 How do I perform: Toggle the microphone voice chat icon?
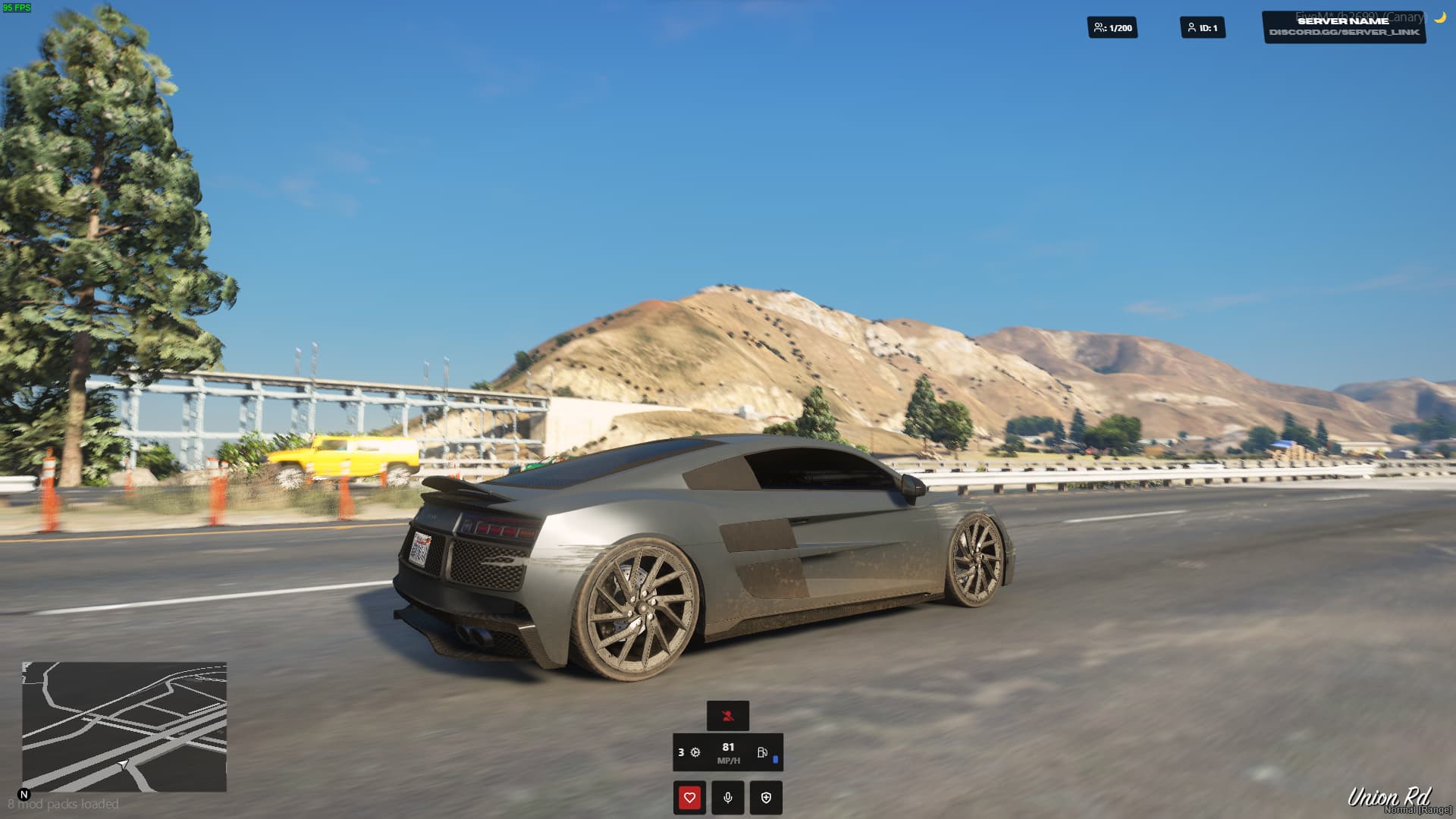point(727,797)
